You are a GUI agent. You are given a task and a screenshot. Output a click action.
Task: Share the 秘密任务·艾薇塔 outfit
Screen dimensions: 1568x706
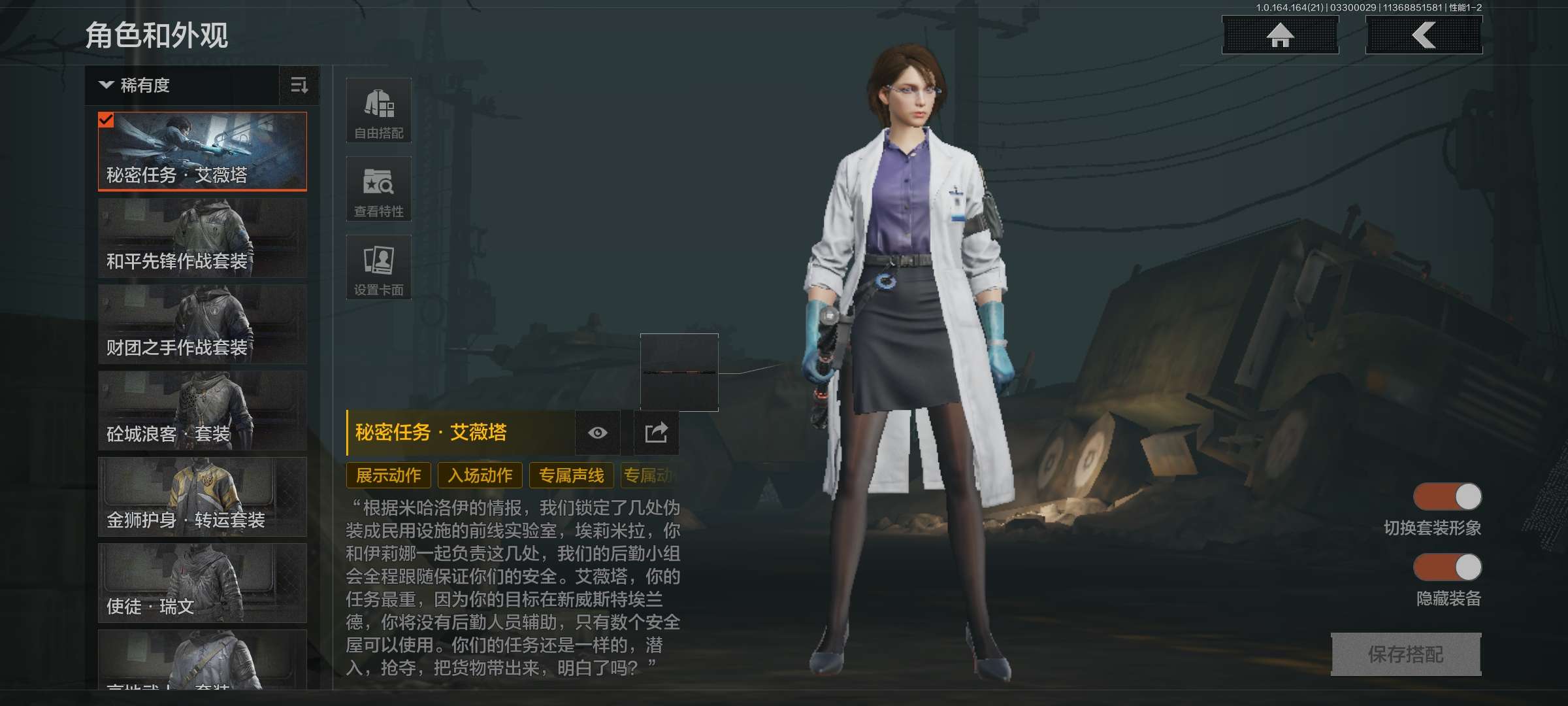tap(656, 432)
